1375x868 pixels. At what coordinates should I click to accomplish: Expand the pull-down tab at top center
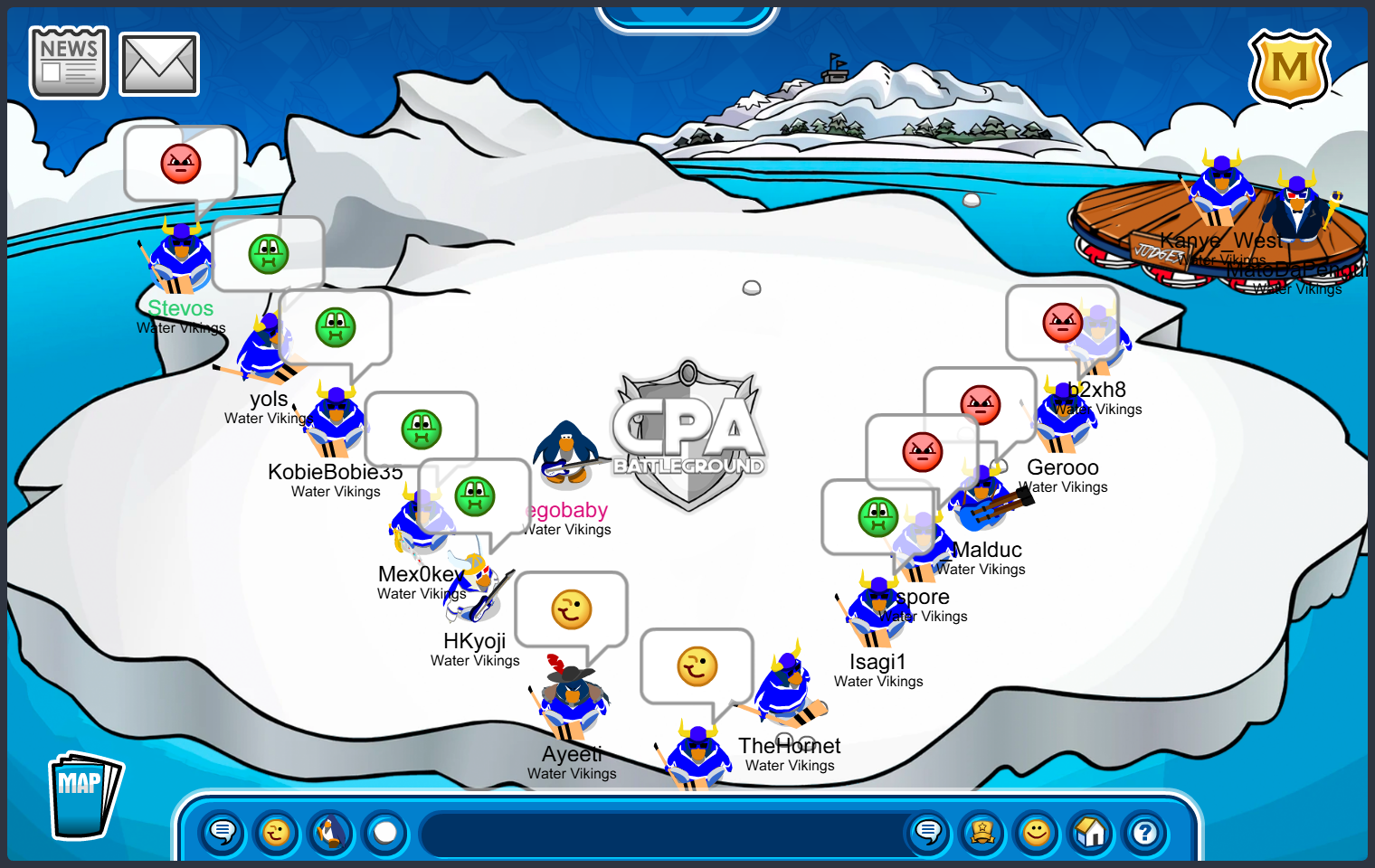click(x=687, y=14)
